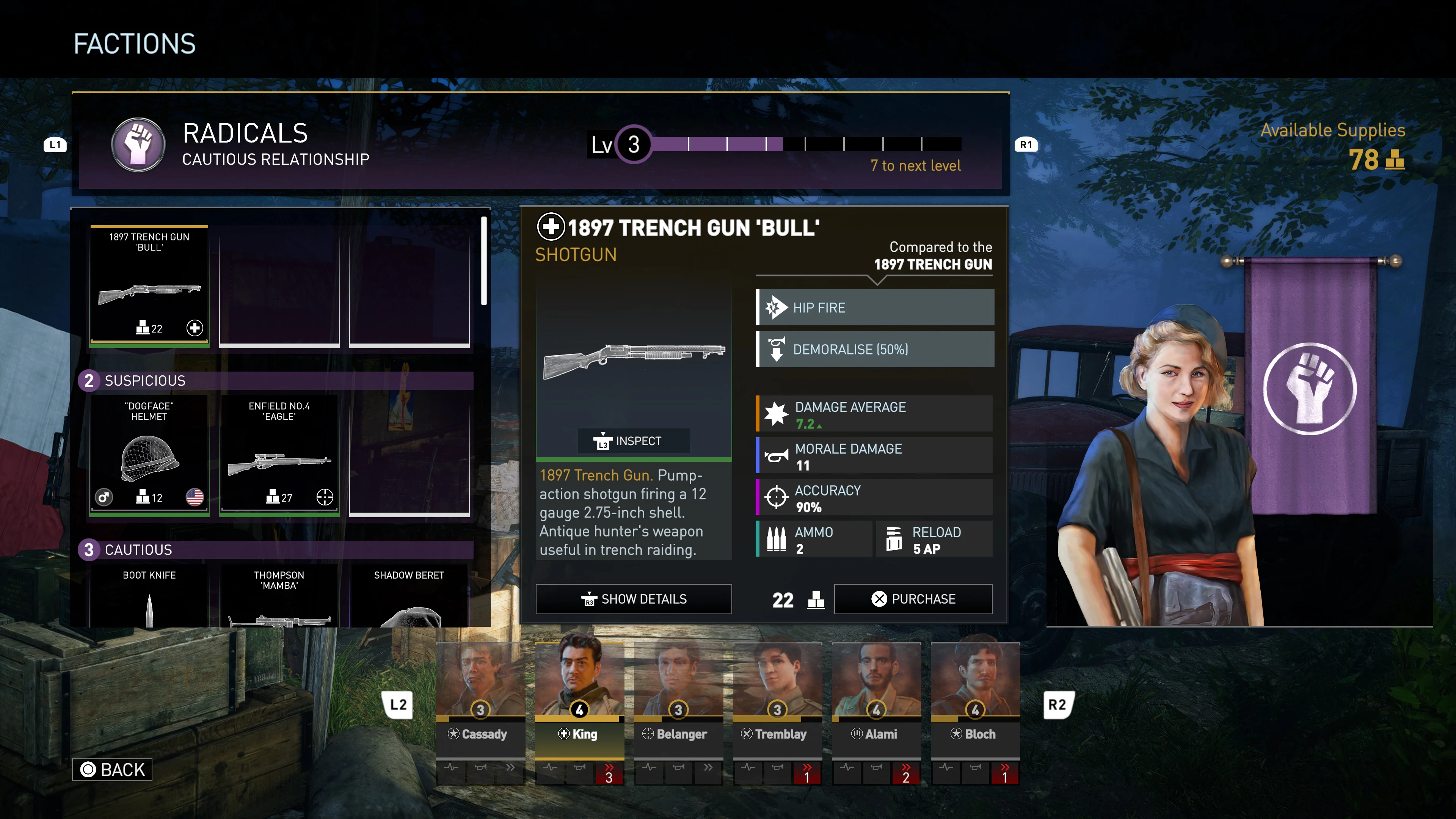This screenshot has height=819, width=1456.
Task: Toggle the Hip Fire ability entry
Action: tap(874, 308)
